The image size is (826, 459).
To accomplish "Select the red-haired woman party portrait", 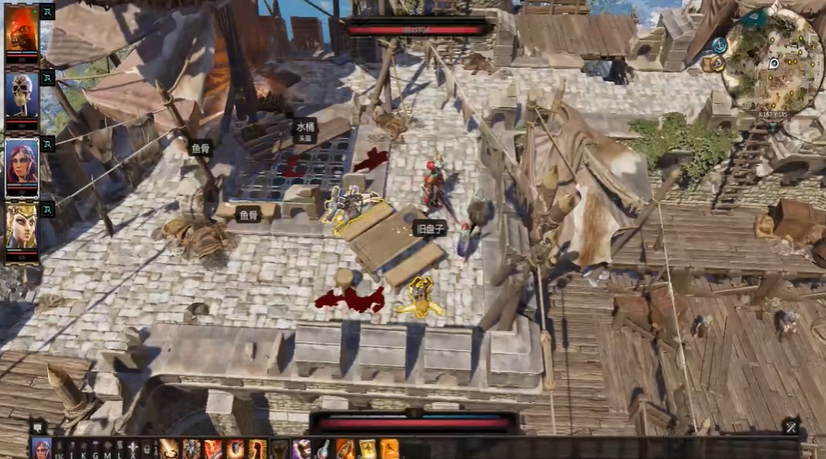I will coord(21,161).
